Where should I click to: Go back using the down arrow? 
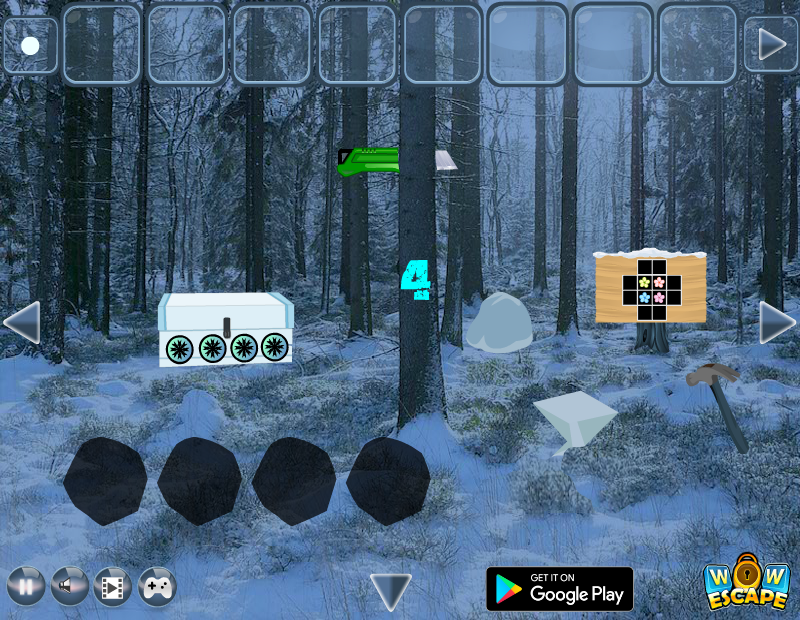click(390, 591)
